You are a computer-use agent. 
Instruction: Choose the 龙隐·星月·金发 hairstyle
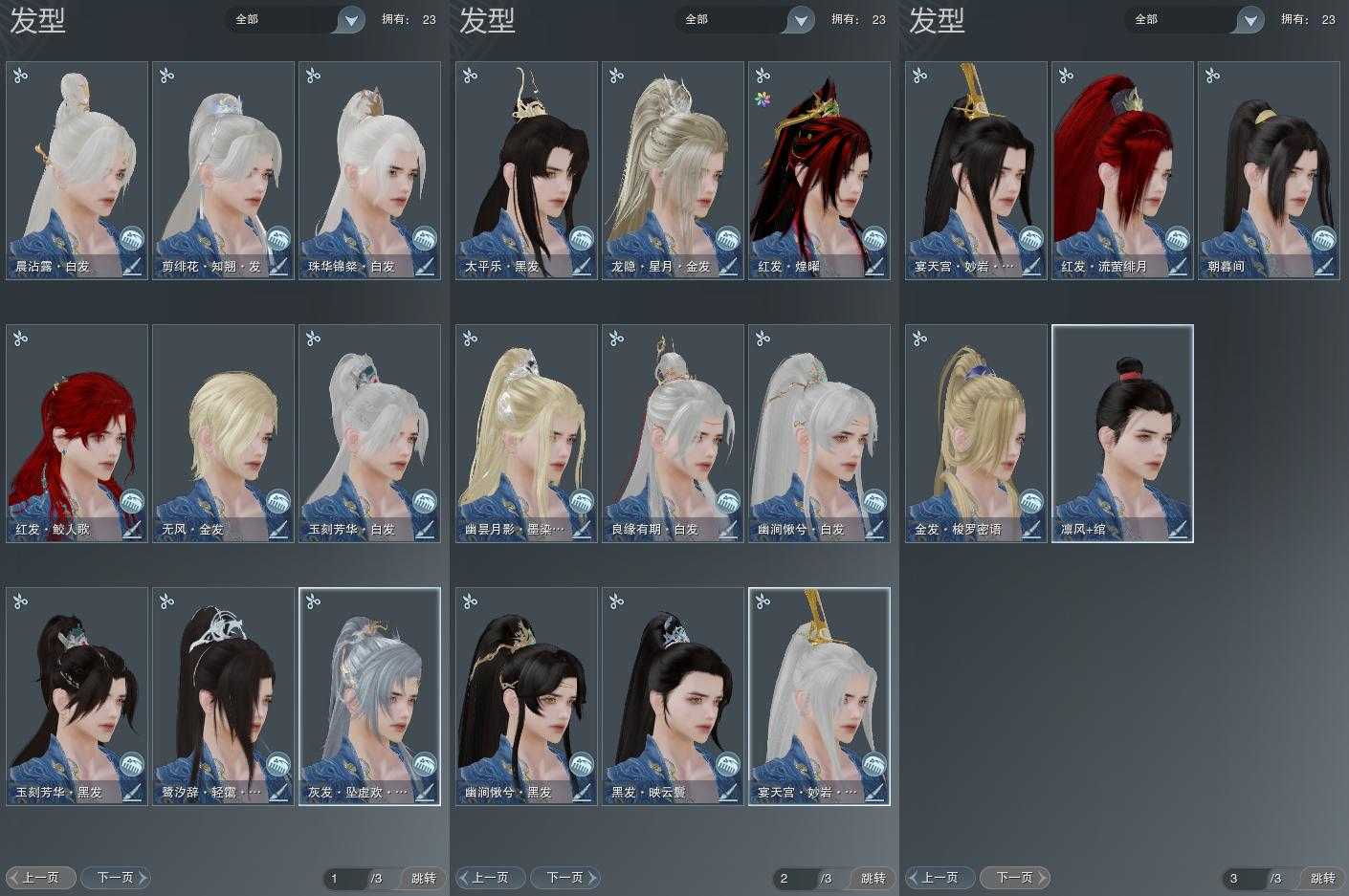[x=674, y=170]
